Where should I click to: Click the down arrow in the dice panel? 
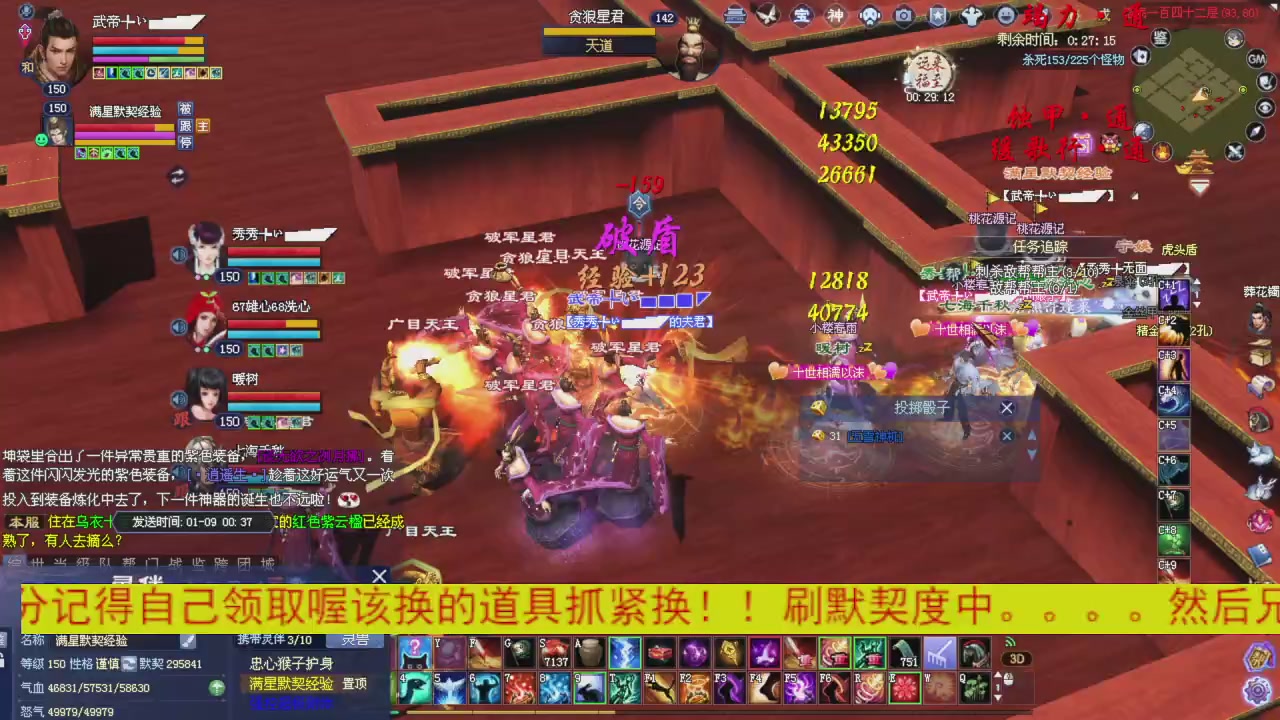pyautogui.click(x=1032, y=452)
